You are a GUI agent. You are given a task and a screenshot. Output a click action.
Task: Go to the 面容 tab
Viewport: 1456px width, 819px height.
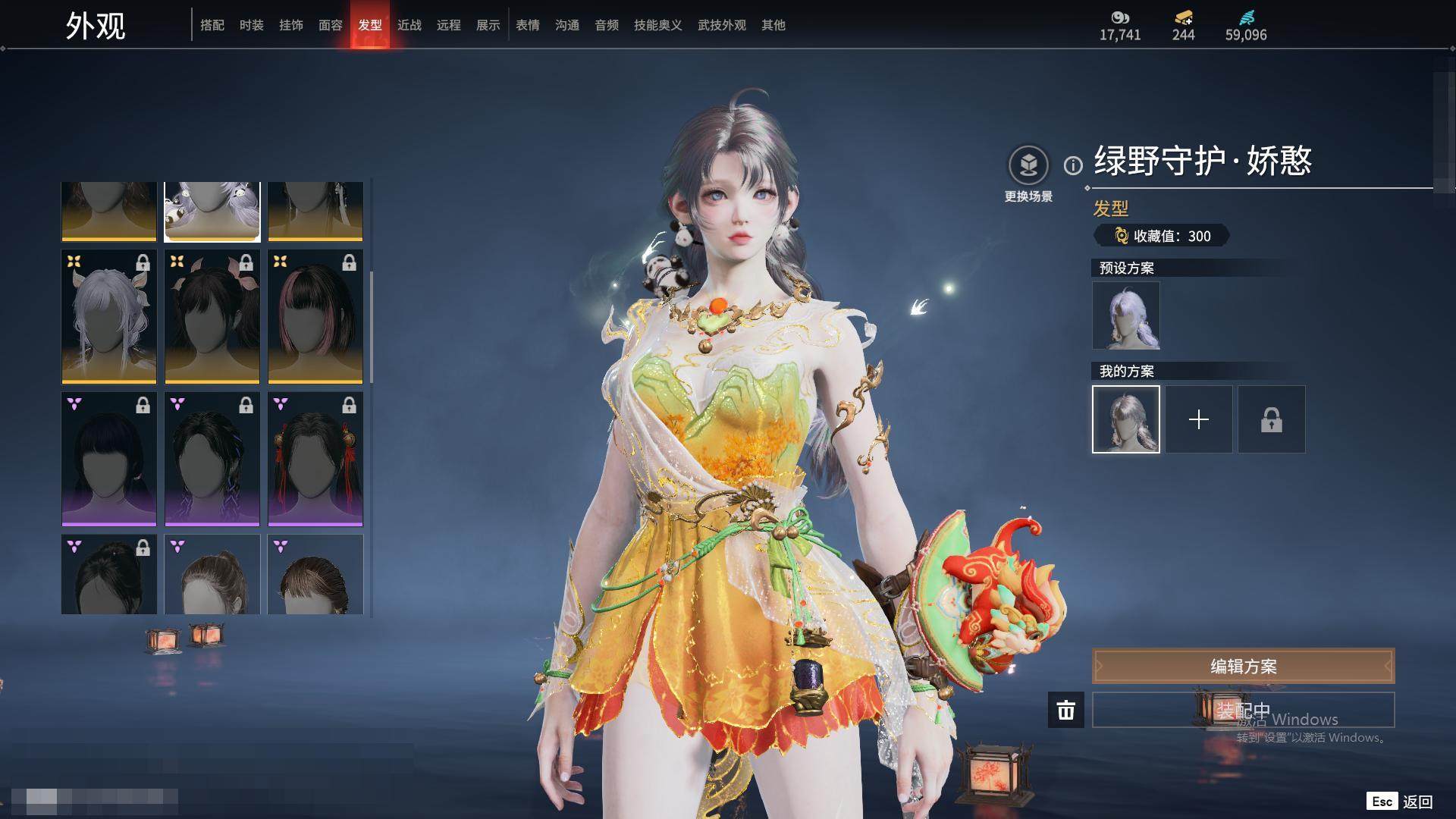tap(330, 25)
